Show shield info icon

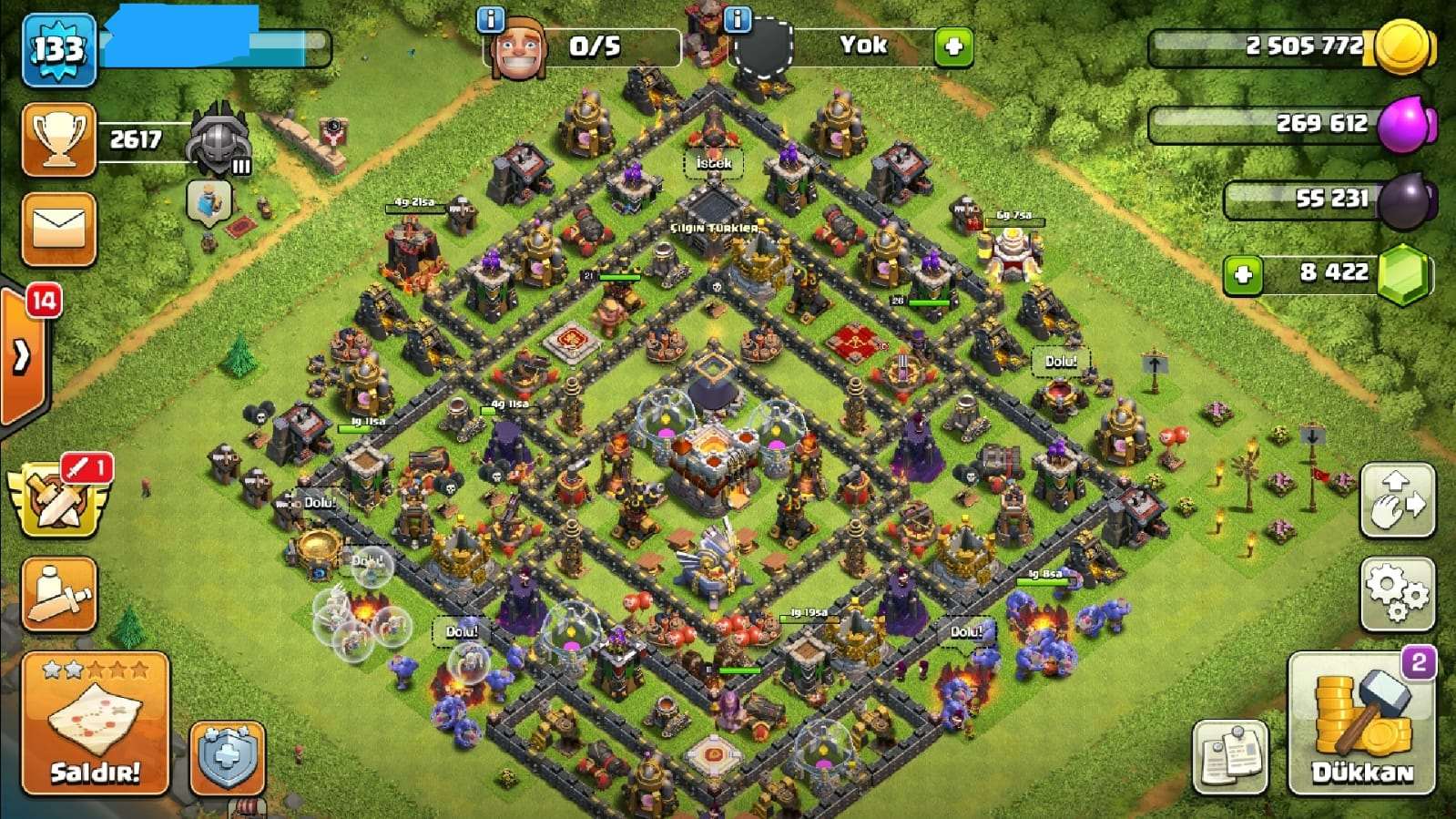pyautogui.click(x=737, y=18)
